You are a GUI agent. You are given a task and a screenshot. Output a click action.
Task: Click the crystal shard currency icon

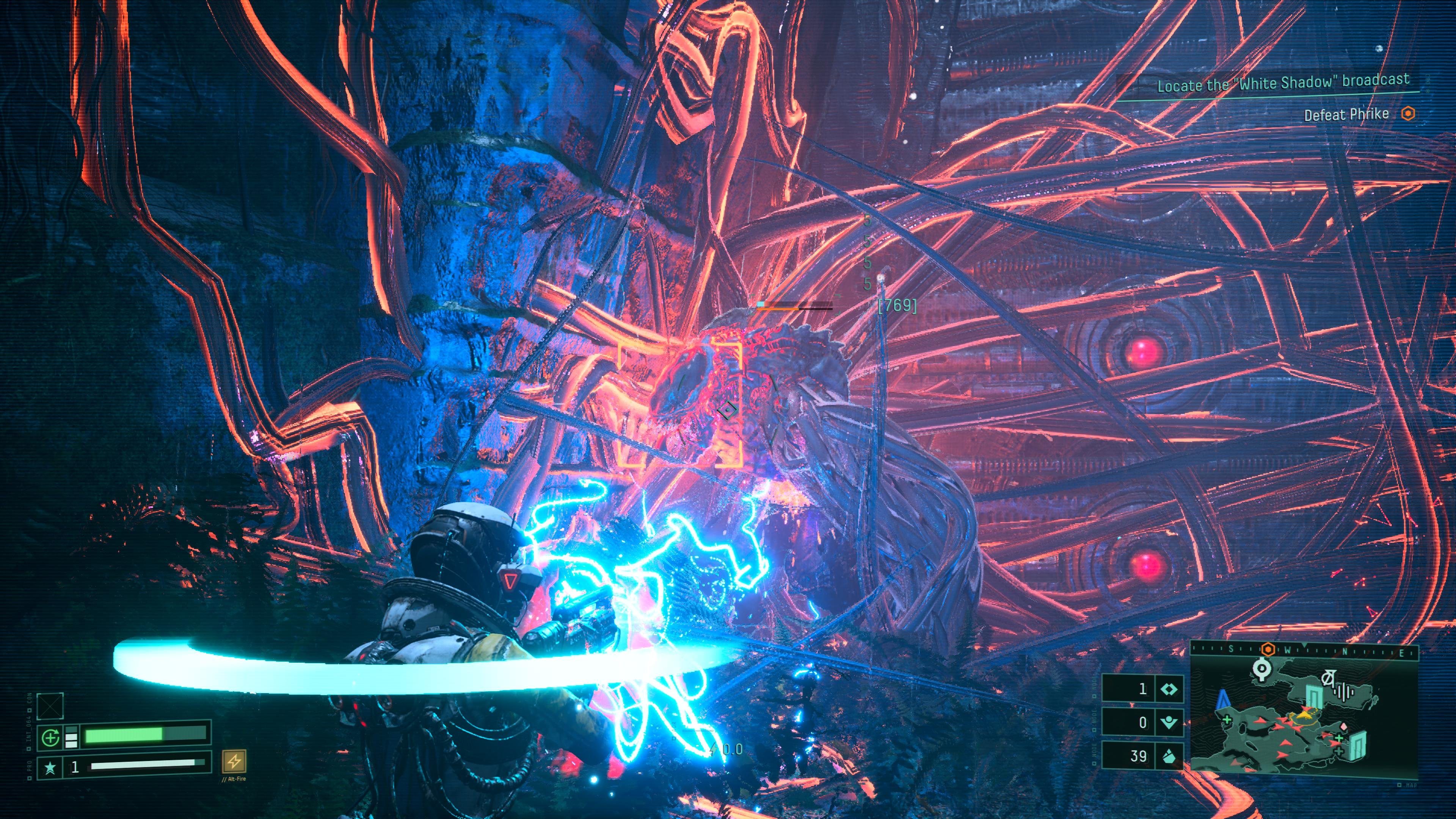coord(1168,756)
